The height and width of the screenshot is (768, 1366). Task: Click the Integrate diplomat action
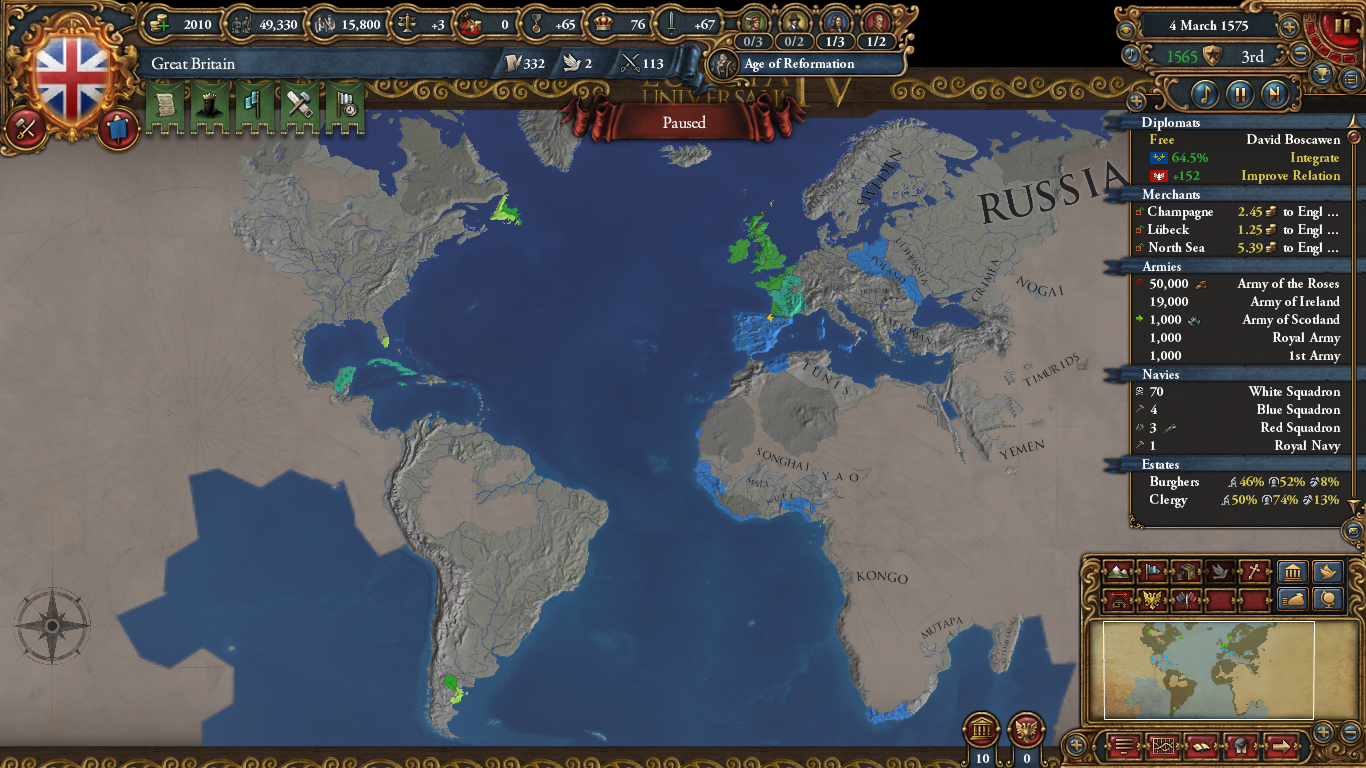(x=1315, y=157)
